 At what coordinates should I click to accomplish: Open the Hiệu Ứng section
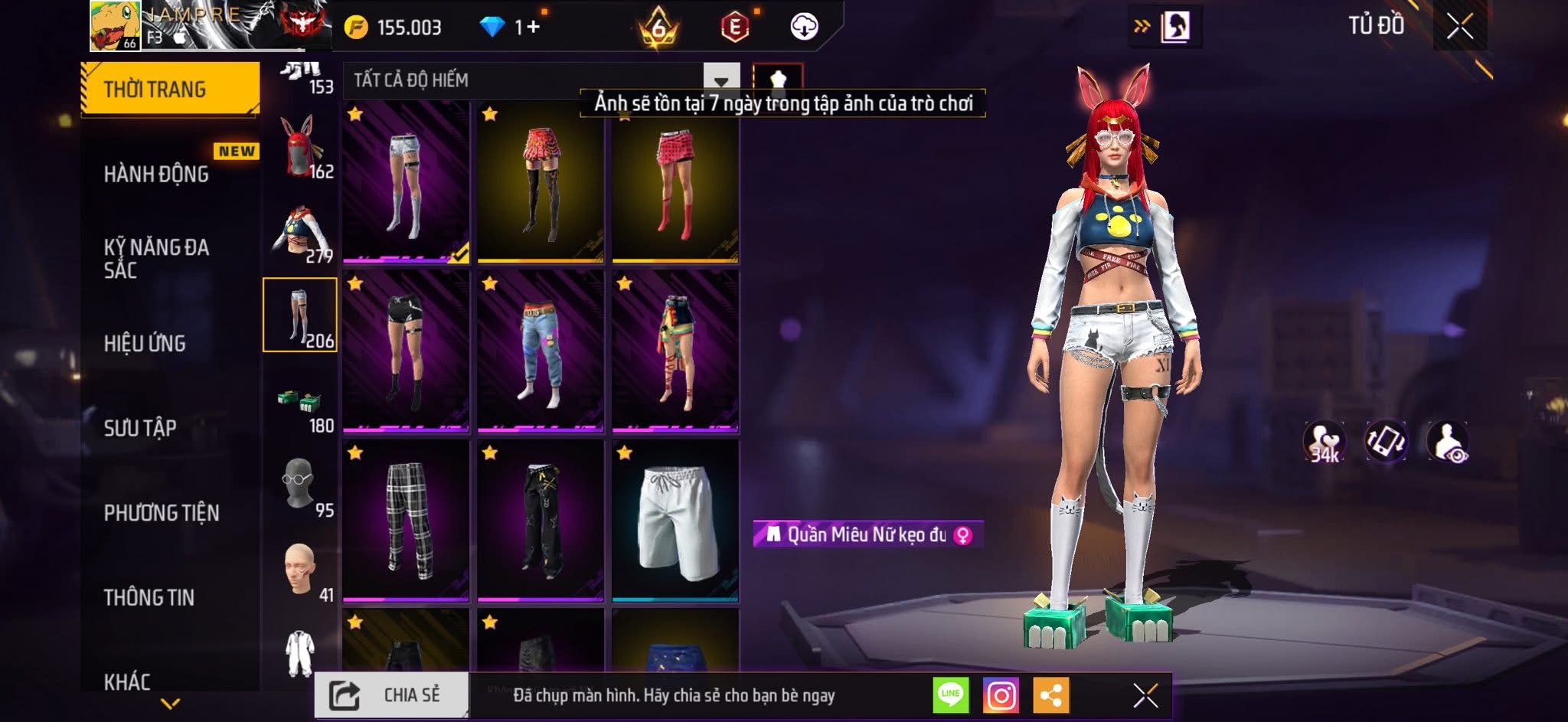tap(145, 344)
